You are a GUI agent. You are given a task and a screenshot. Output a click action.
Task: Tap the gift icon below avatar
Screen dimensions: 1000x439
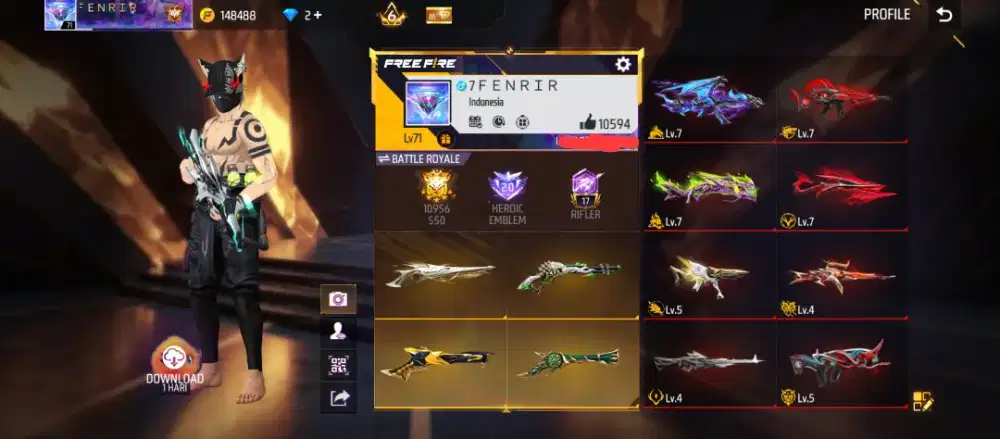446,140
